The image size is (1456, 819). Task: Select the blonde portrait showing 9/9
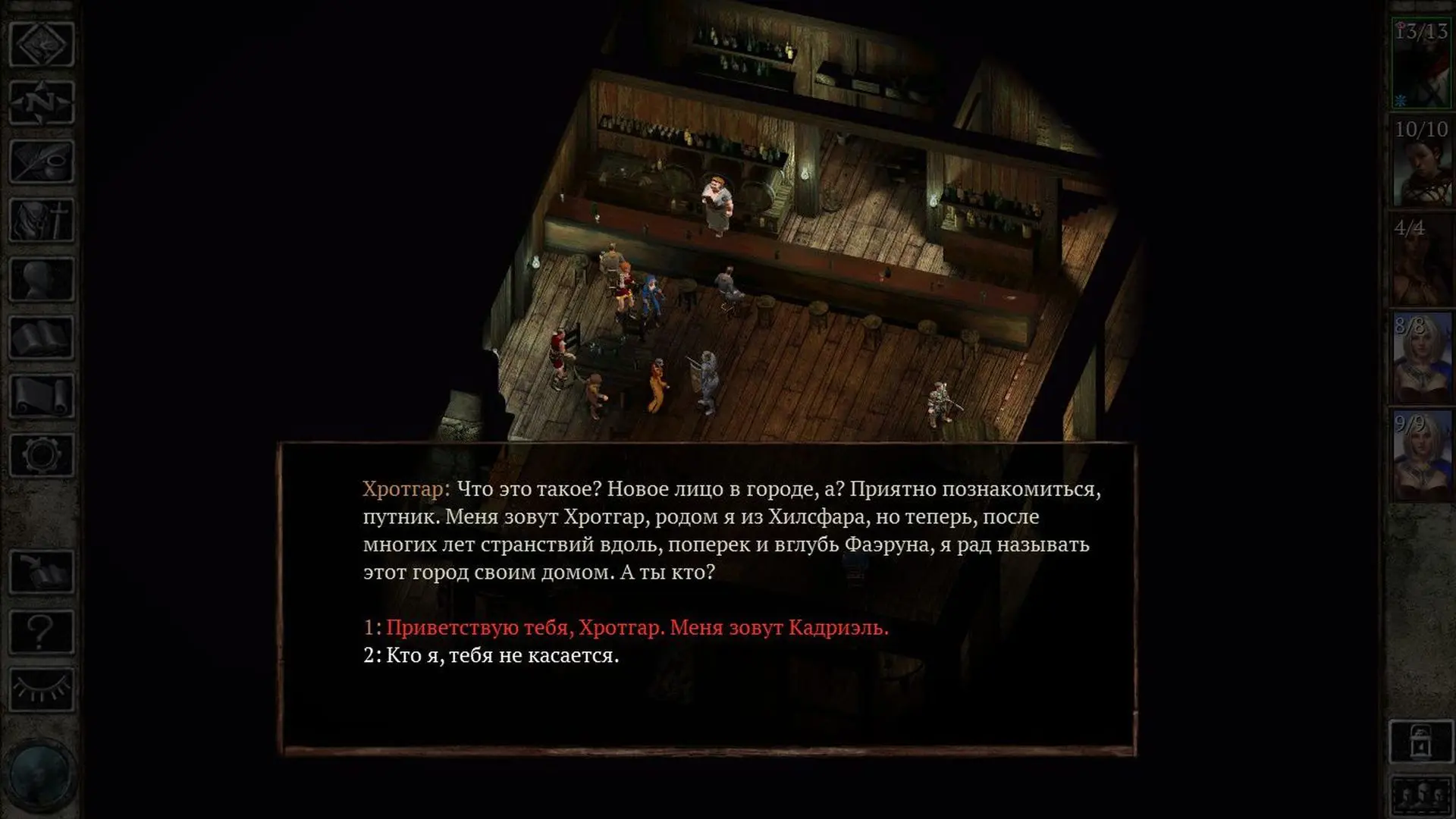(x=1421, y=456)
